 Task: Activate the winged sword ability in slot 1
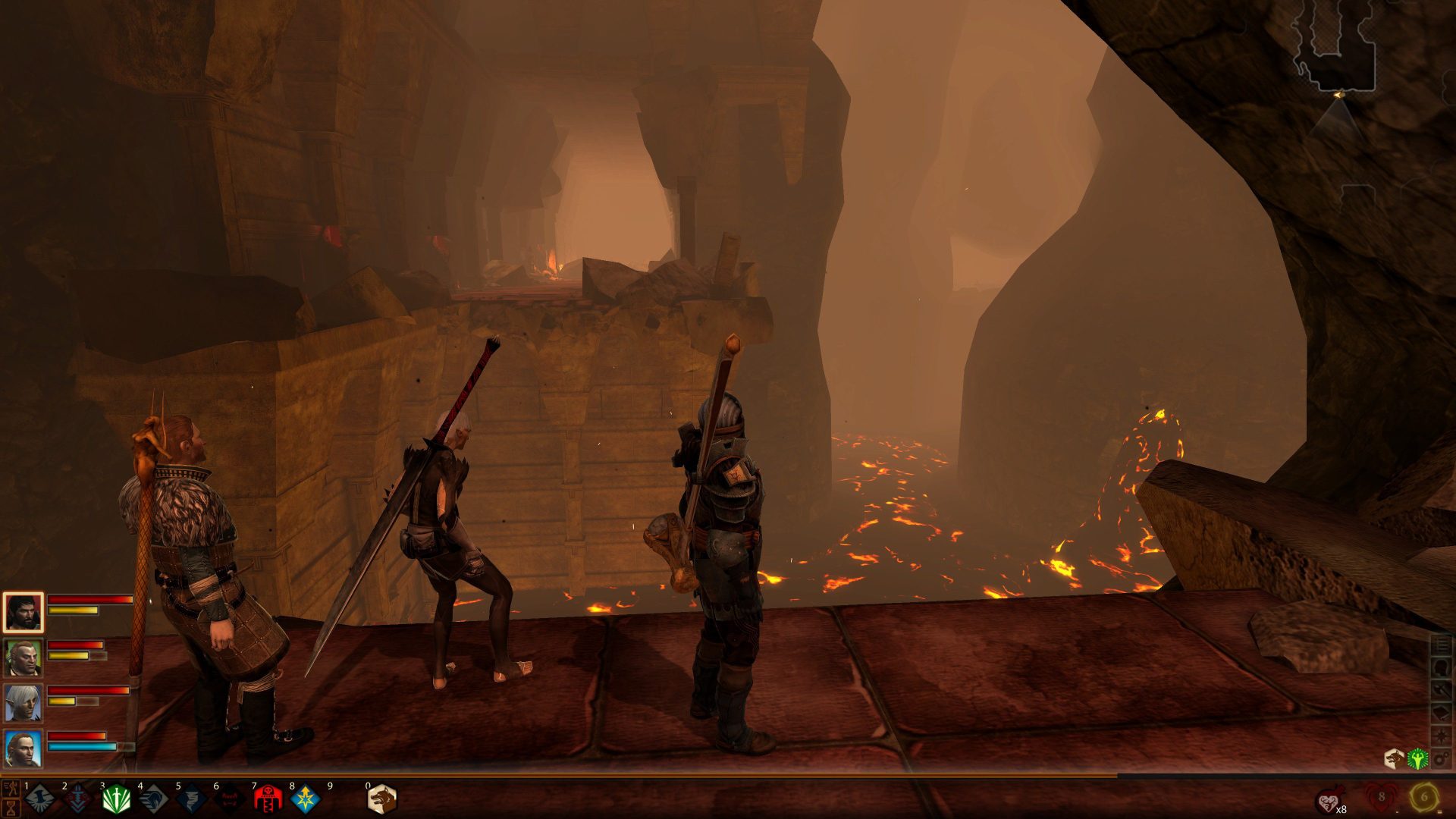39,799
